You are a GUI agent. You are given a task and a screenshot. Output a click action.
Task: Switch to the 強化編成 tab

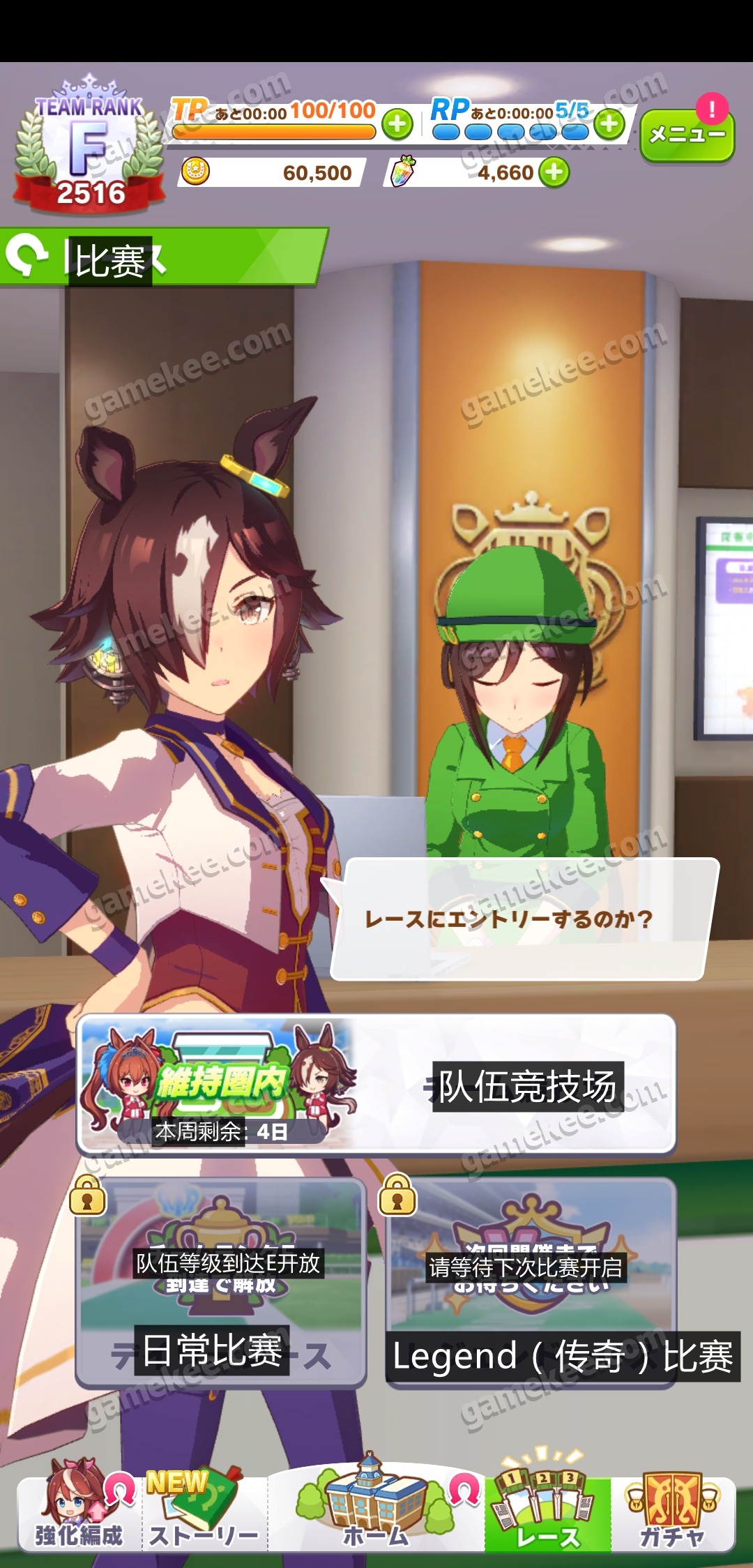tap(79, 1512)
